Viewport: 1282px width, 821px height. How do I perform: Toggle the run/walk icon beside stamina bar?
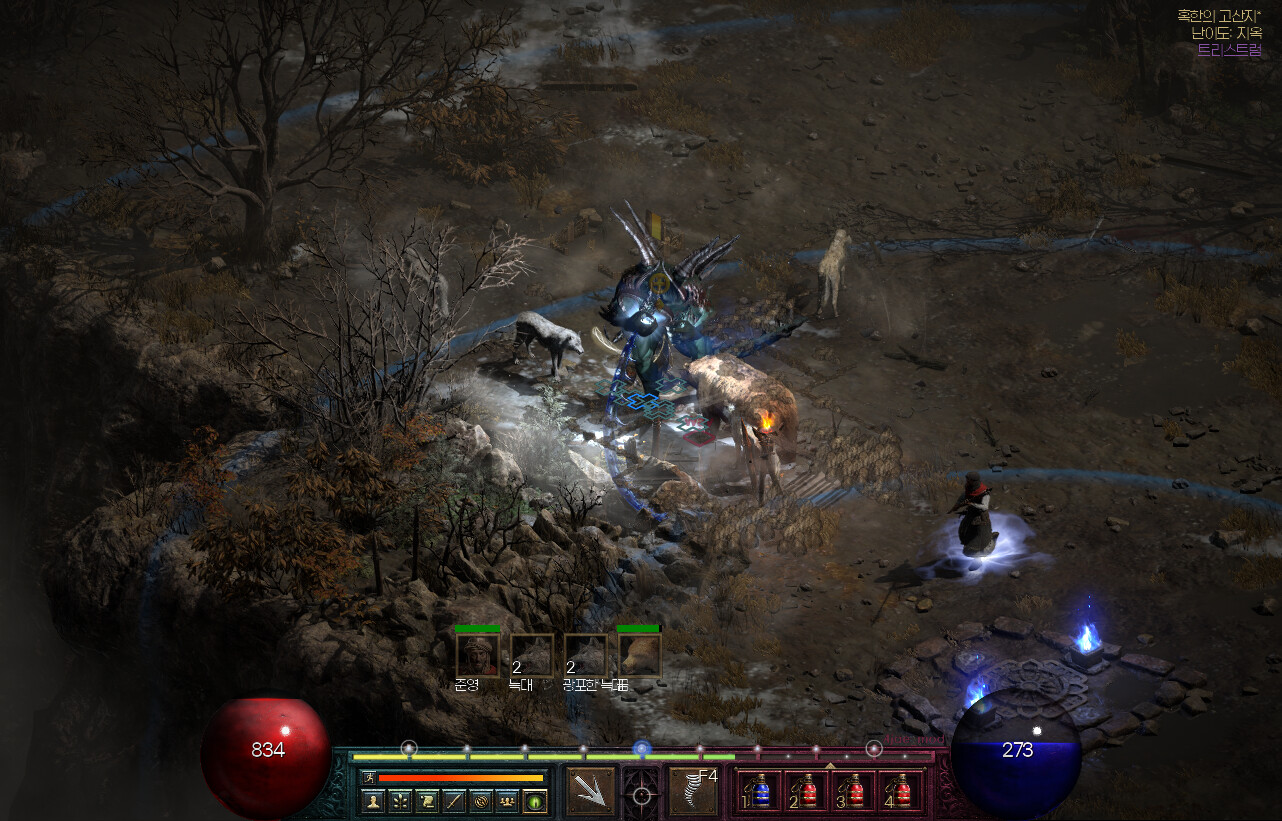(x=368, y=777)
